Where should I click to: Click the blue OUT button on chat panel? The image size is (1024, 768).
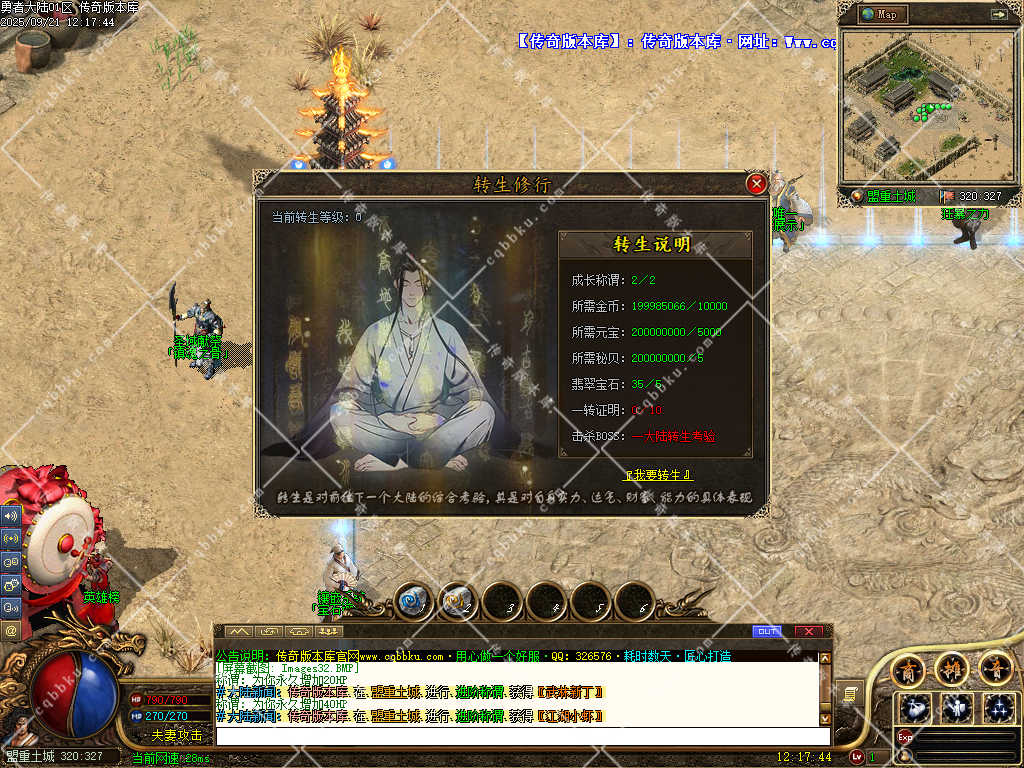point(767,631)
